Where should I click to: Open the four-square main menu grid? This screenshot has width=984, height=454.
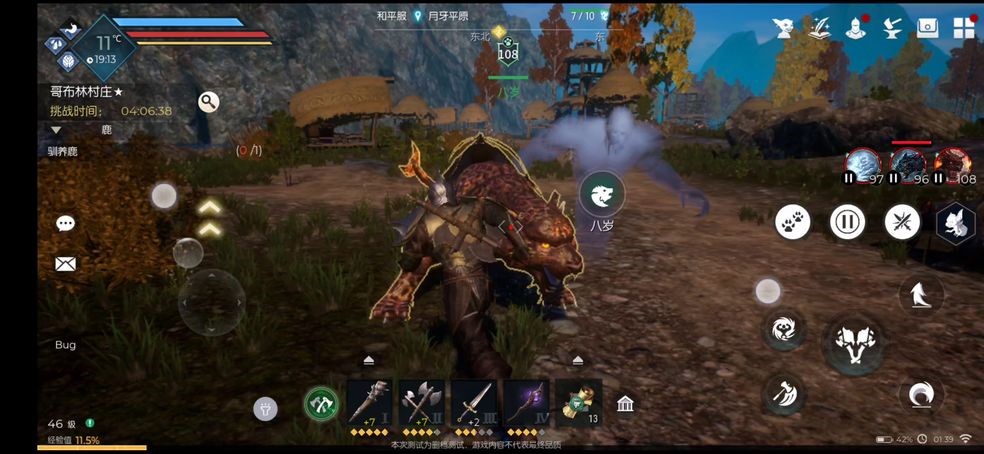pos(963,28)
